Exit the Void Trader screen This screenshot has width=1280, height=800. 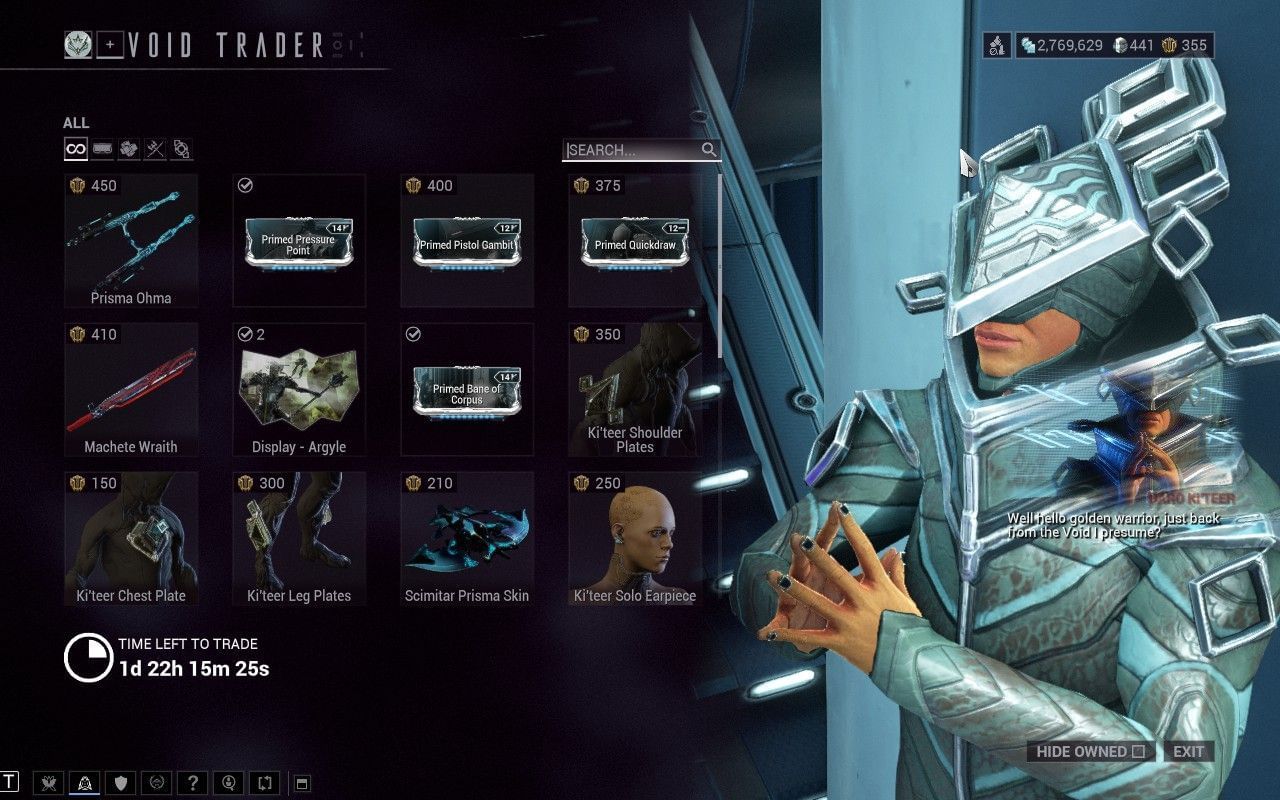coord(1189,752)
